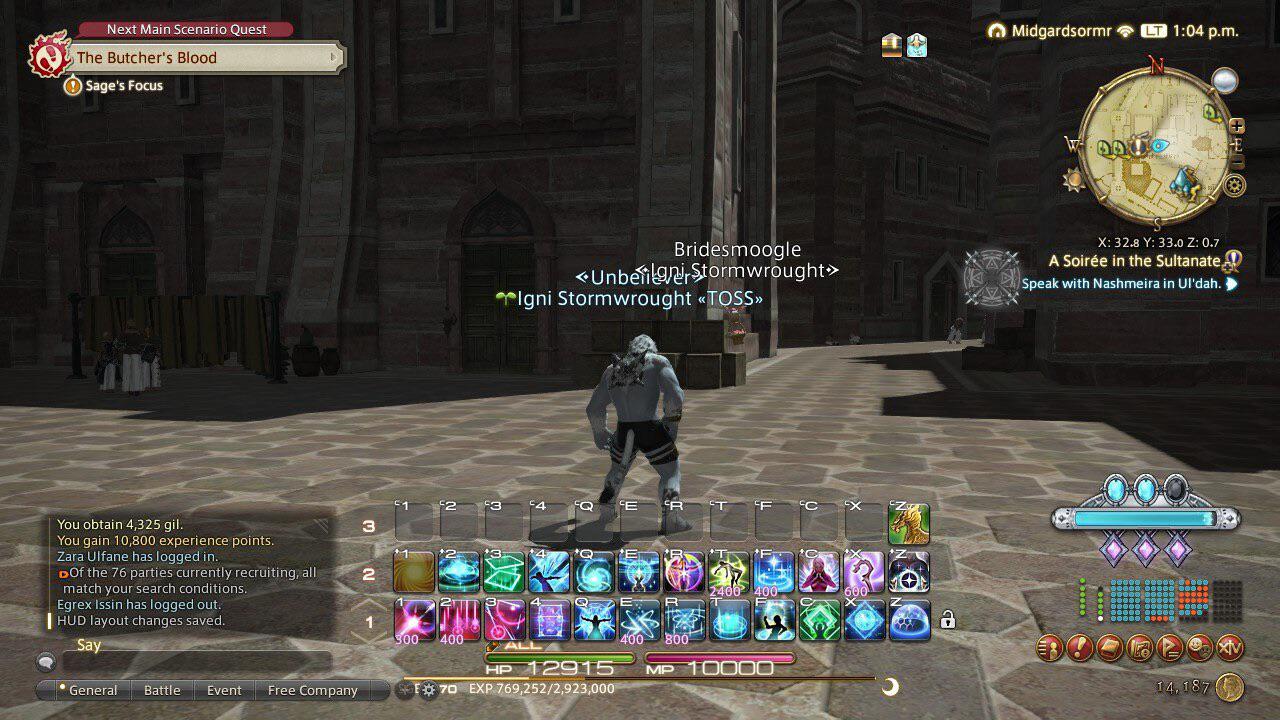This screenshot has height=720, width=1280.
Task: Open the XIV system menu icon
Action: pyautogui.click(x=1230, y=648)
